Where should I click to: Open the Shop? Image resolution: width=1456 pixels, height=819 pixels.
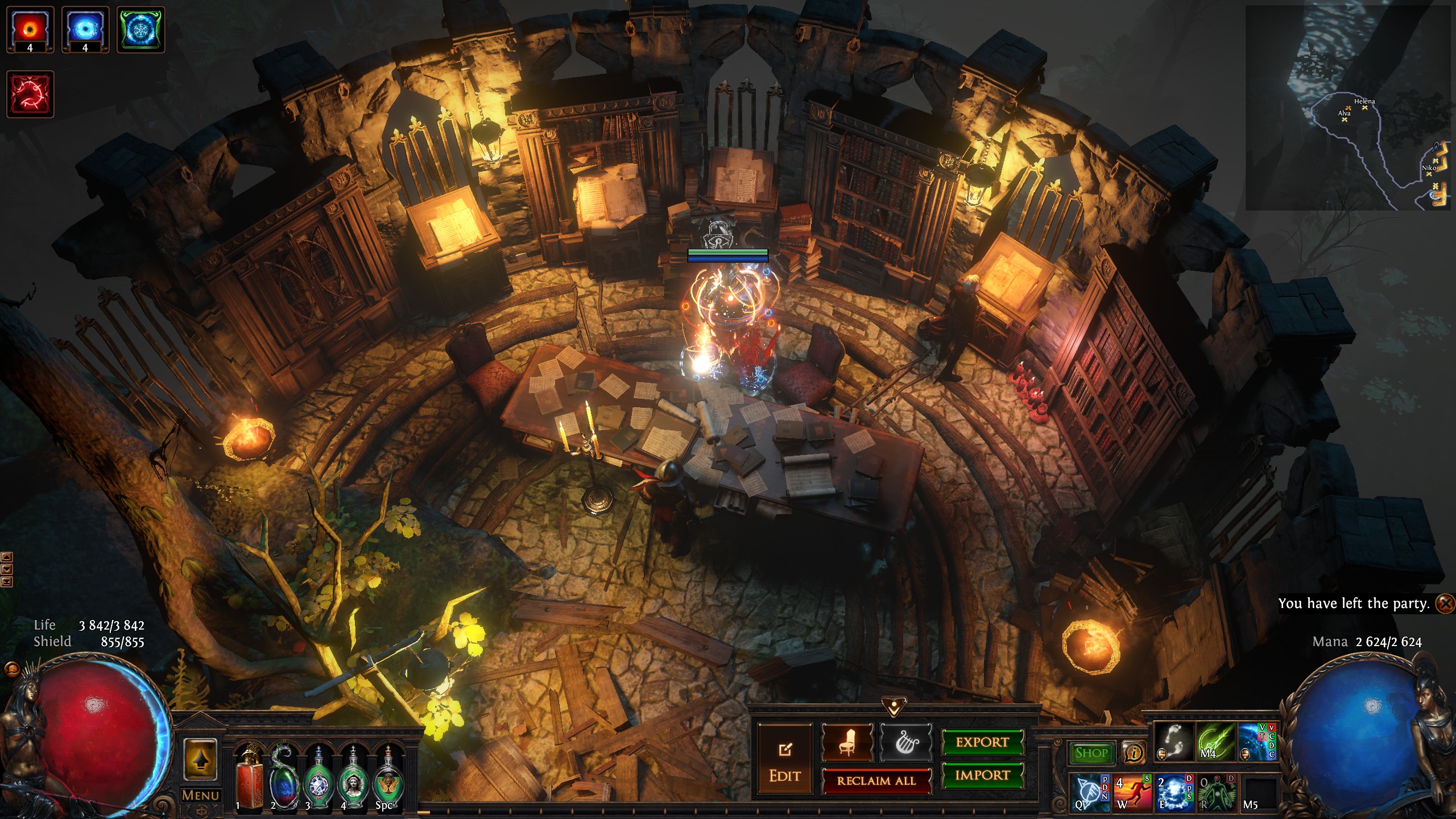[1091, 753]
